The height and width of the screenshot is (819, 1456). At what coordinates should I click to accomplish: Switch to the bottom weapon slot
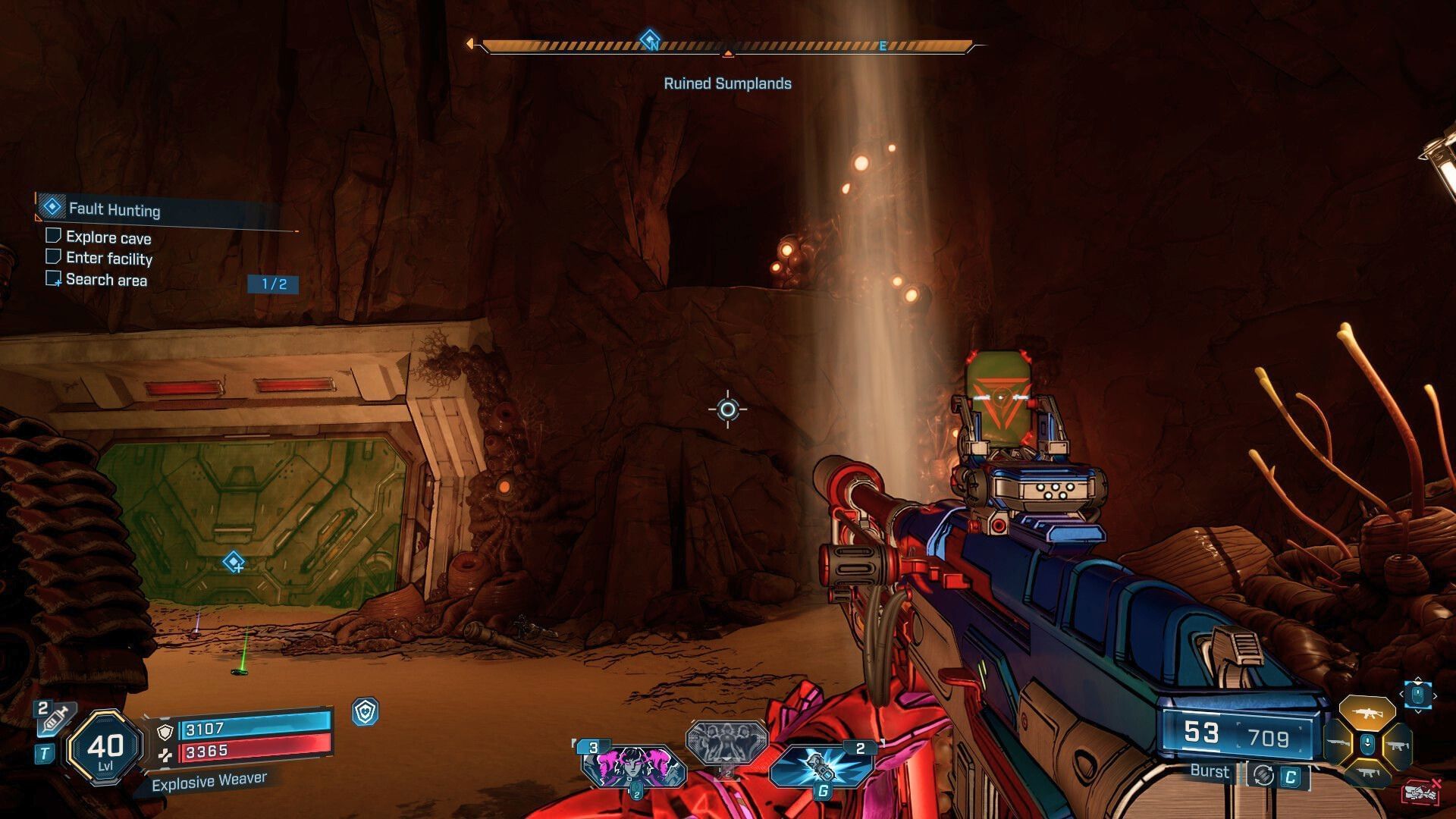pos(1367,773)
